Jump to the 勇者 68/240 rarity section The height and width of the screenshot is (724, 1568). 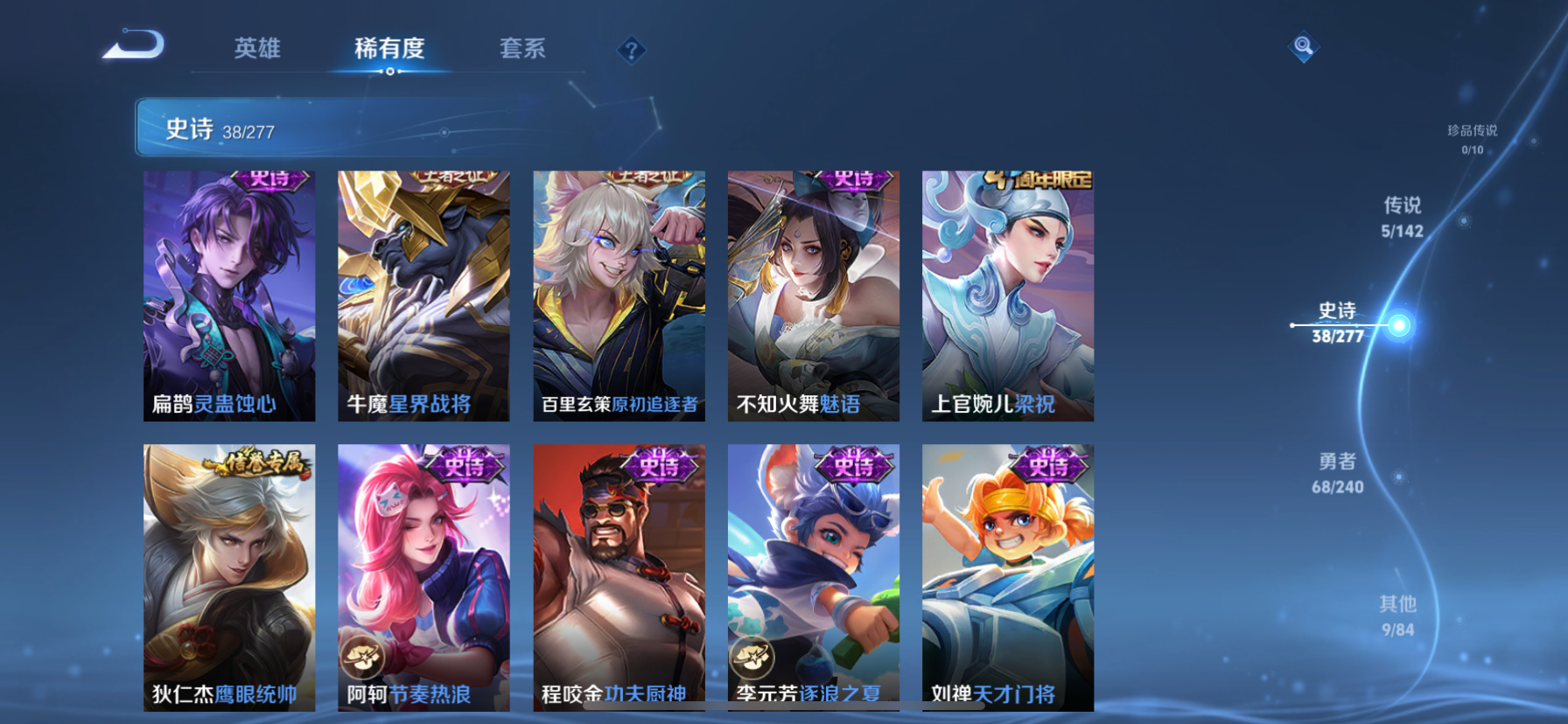pos(1335,475)
